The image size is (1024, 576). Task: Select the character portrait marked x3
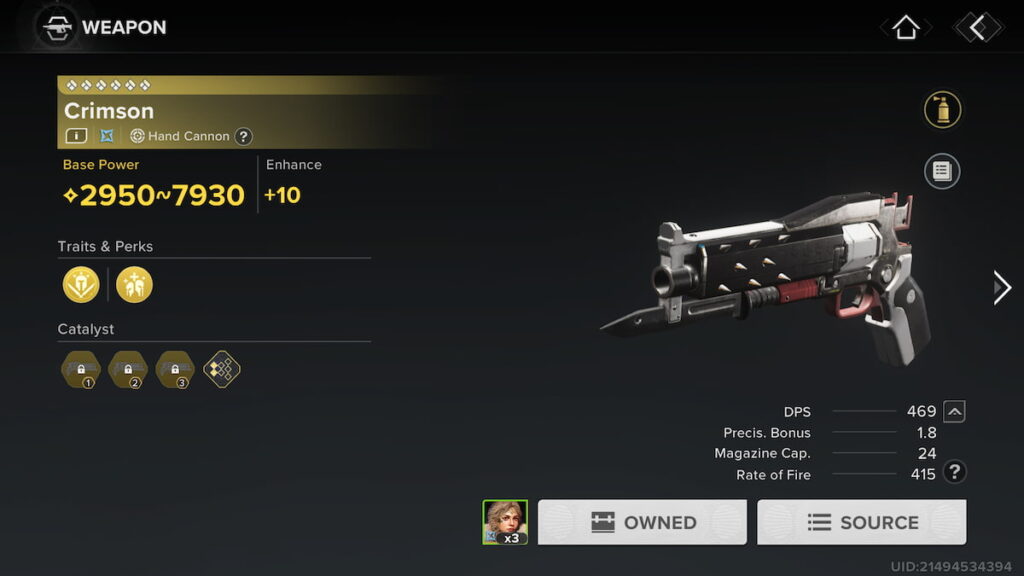coord(505,522)
